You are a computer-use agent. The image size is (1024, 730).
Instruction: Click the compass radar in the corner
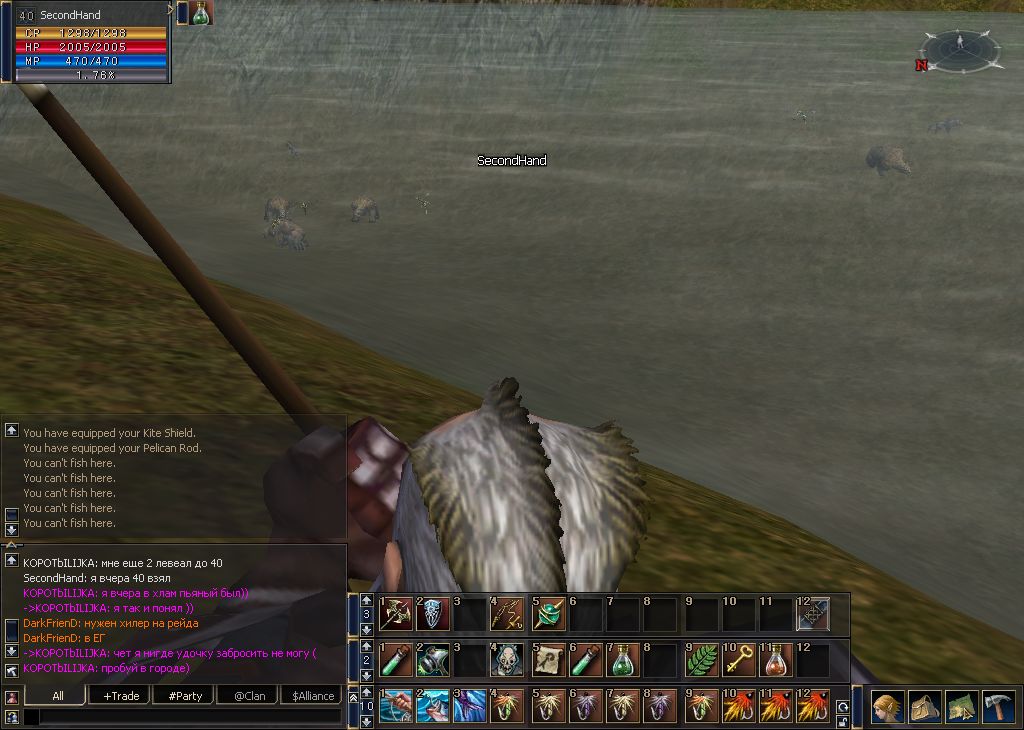[959, 49]
